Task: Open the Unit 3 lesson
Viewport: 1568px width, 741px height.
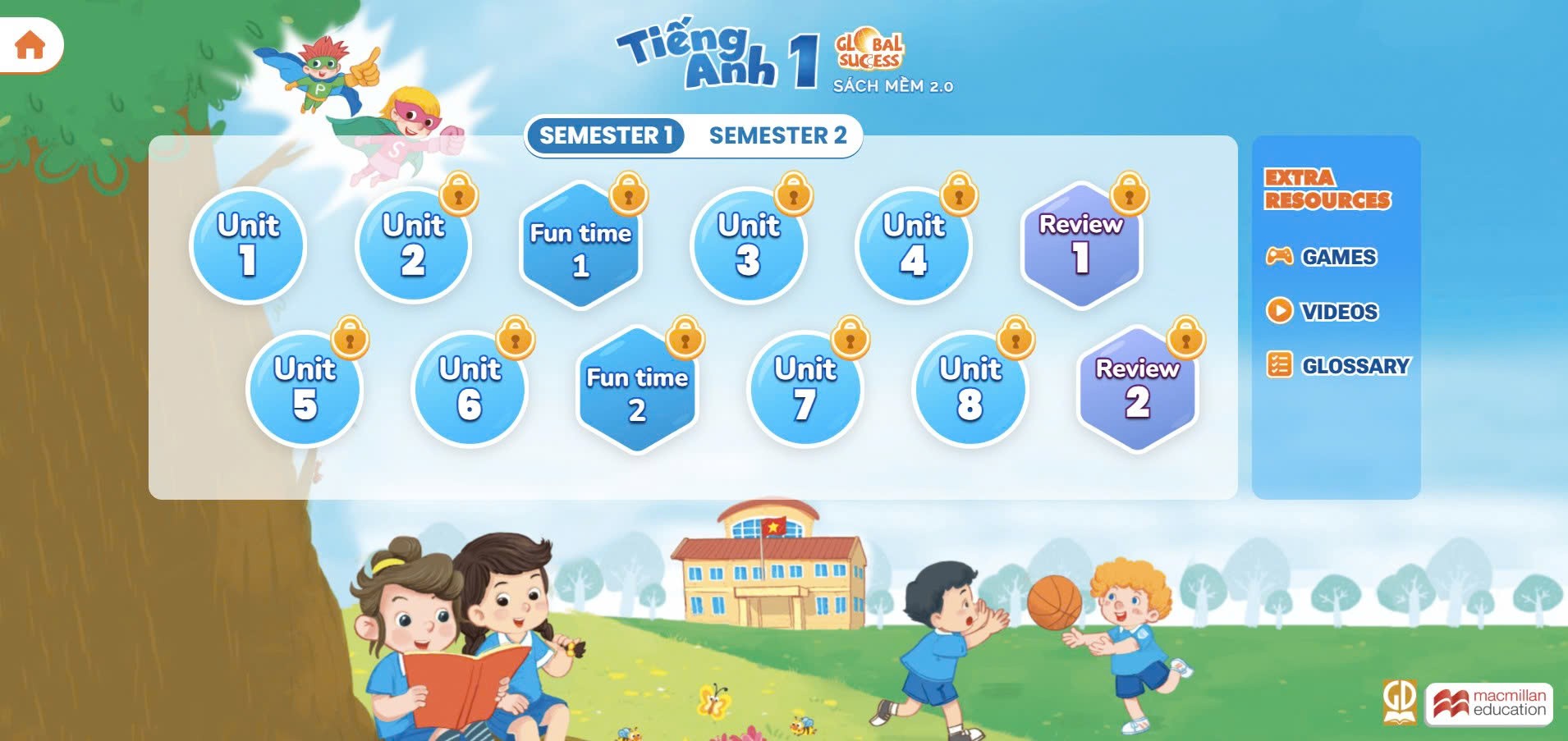Action: 748,245
